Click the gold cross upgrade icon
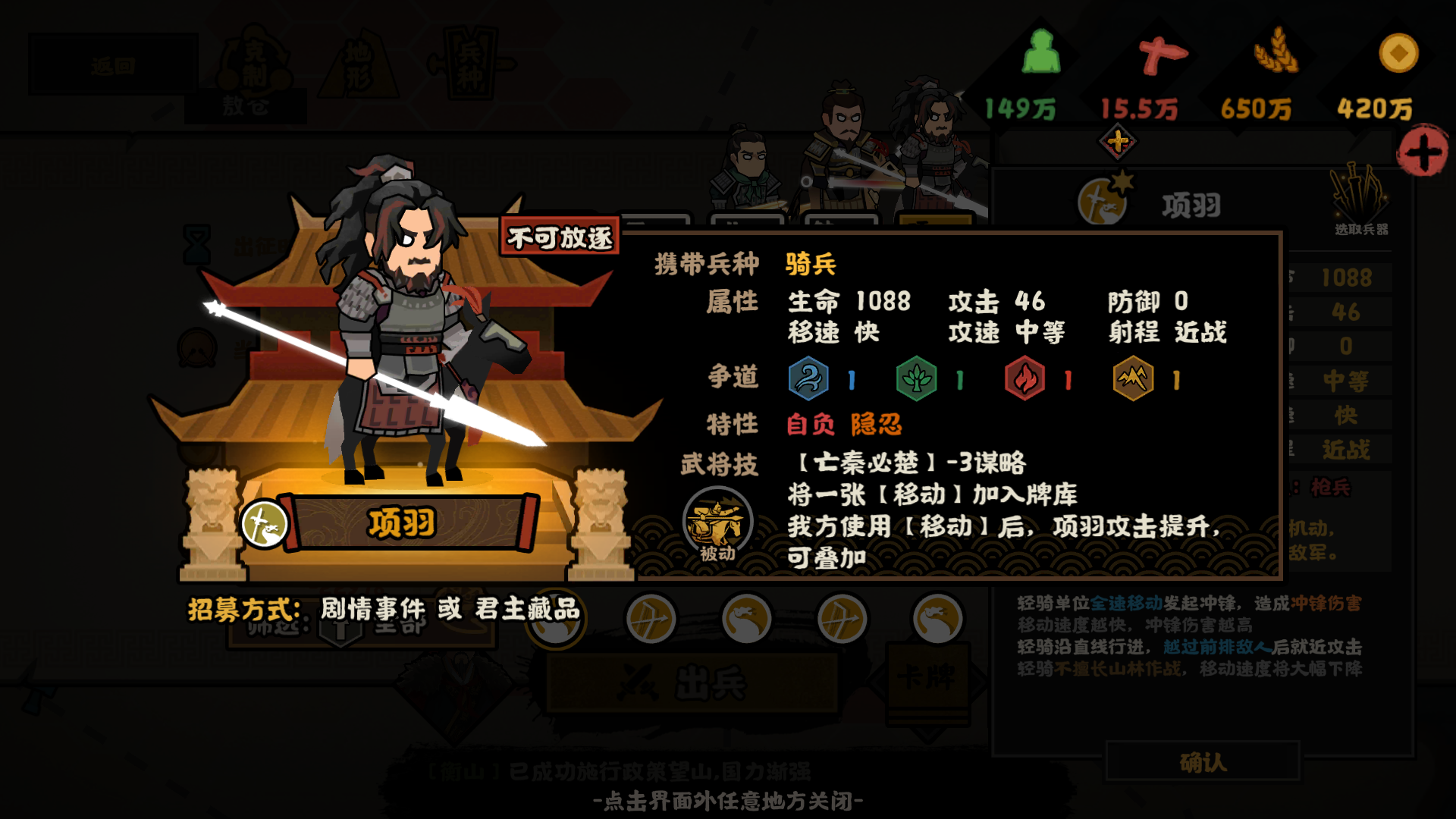 point(1118,141)
